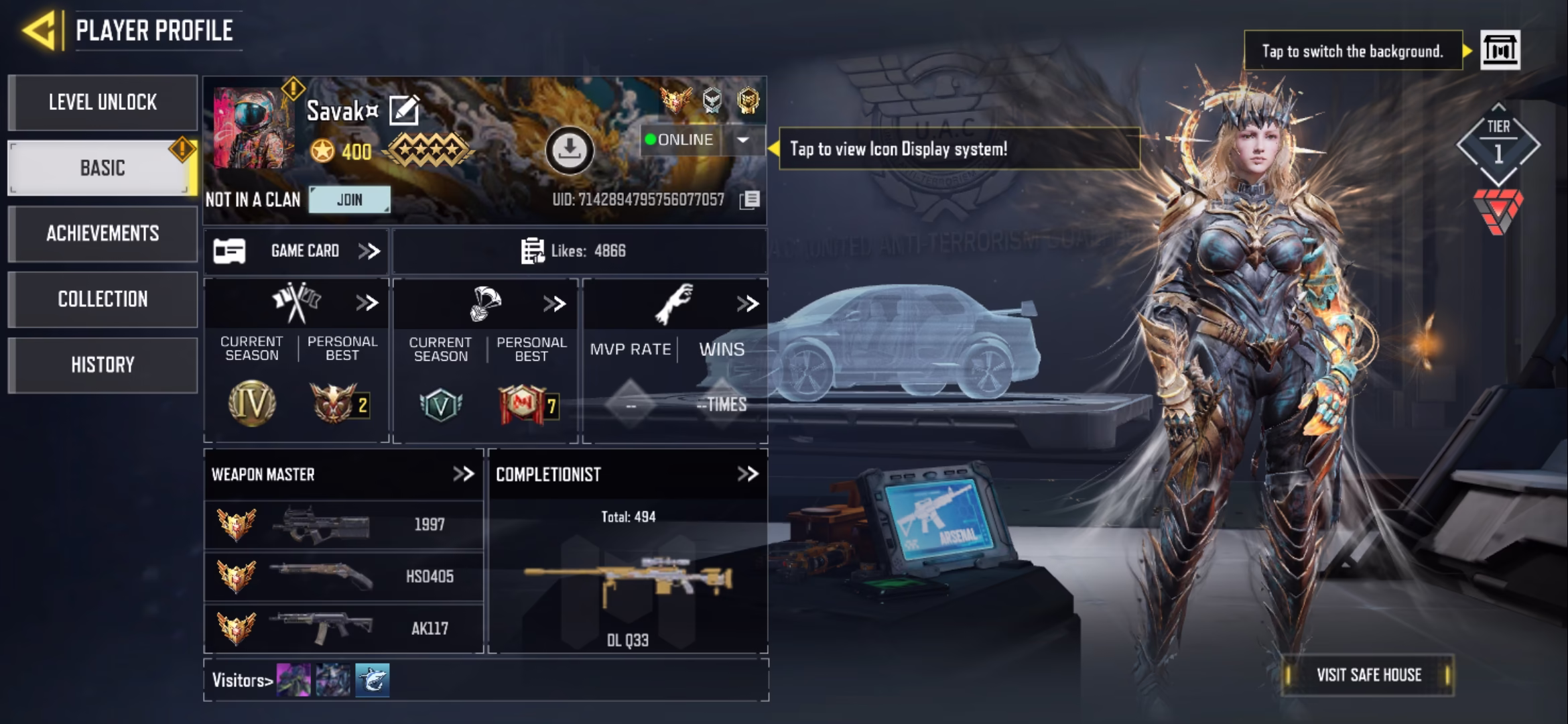Viewport: 1568px width, 724px height.
Task: Join a clan
Action: tap(349, 200)
